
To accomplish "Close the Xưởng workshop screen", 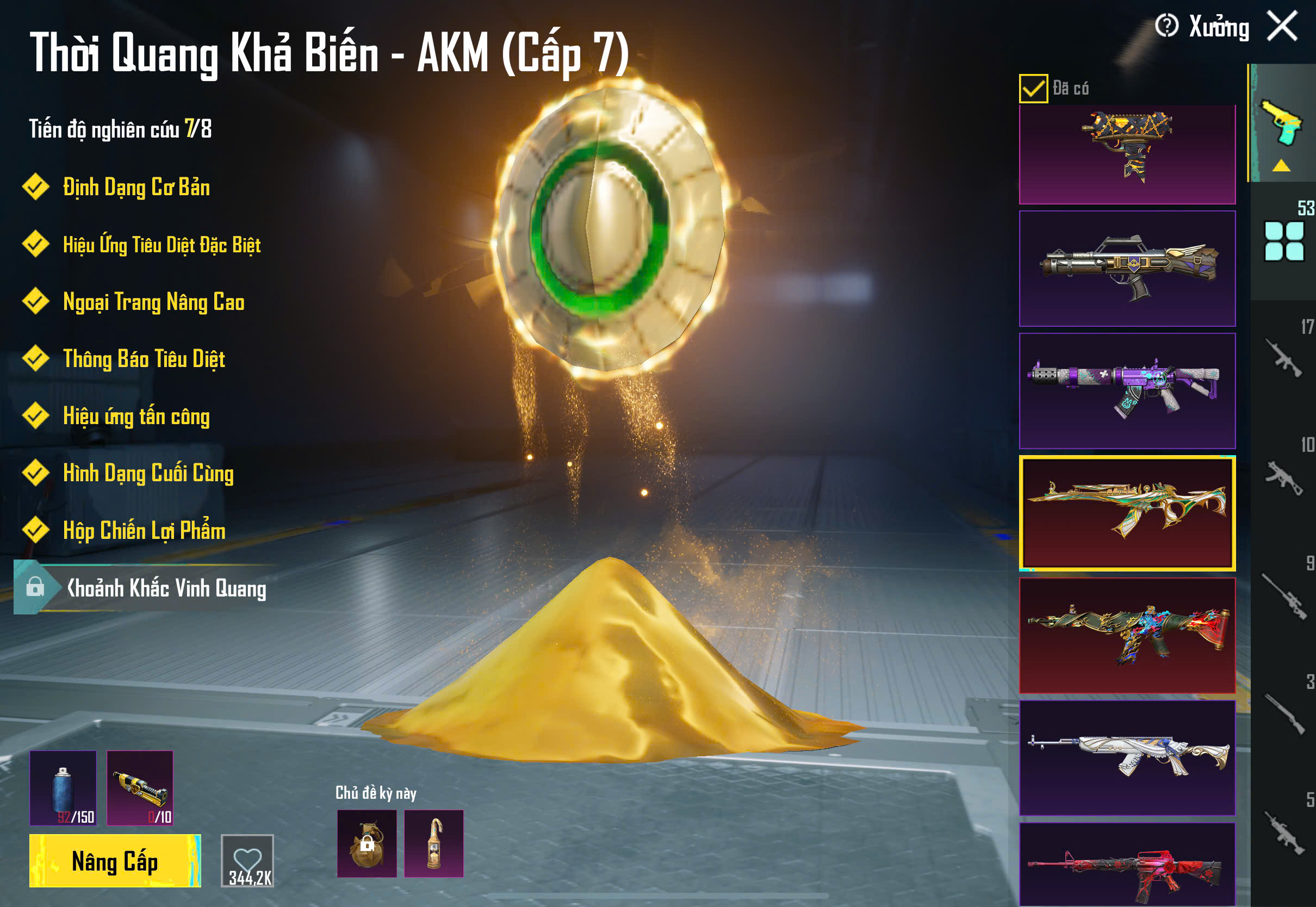I will pyautogui.click(x=1282, y=26).
